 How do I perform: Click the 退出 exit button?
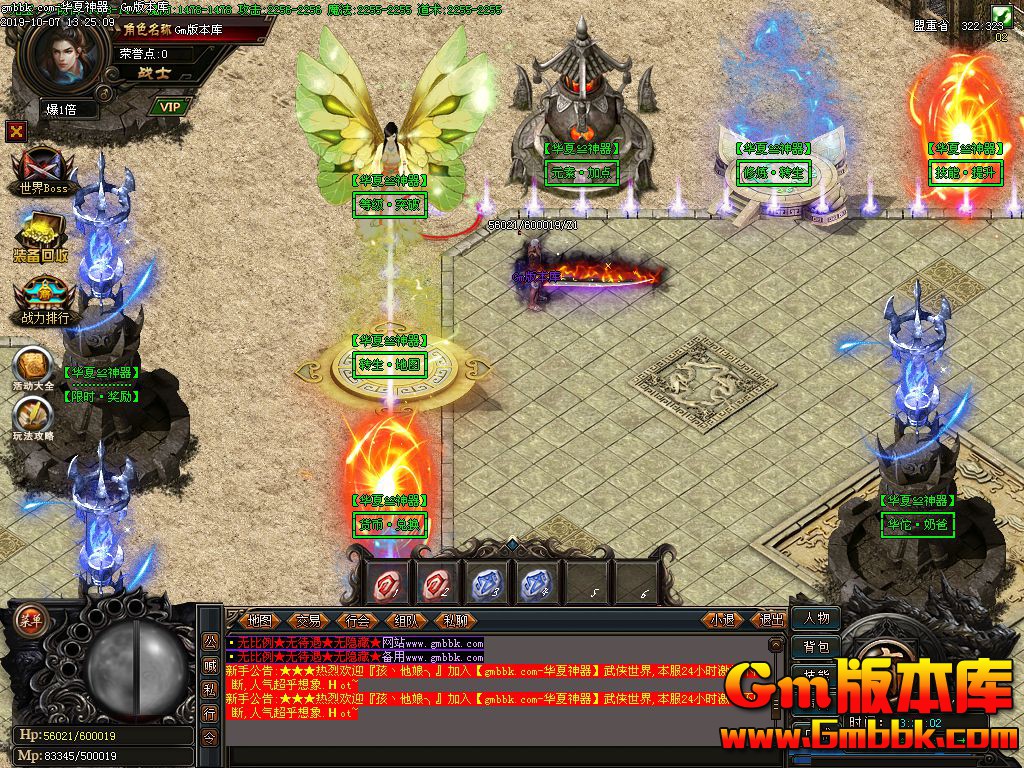772,620
